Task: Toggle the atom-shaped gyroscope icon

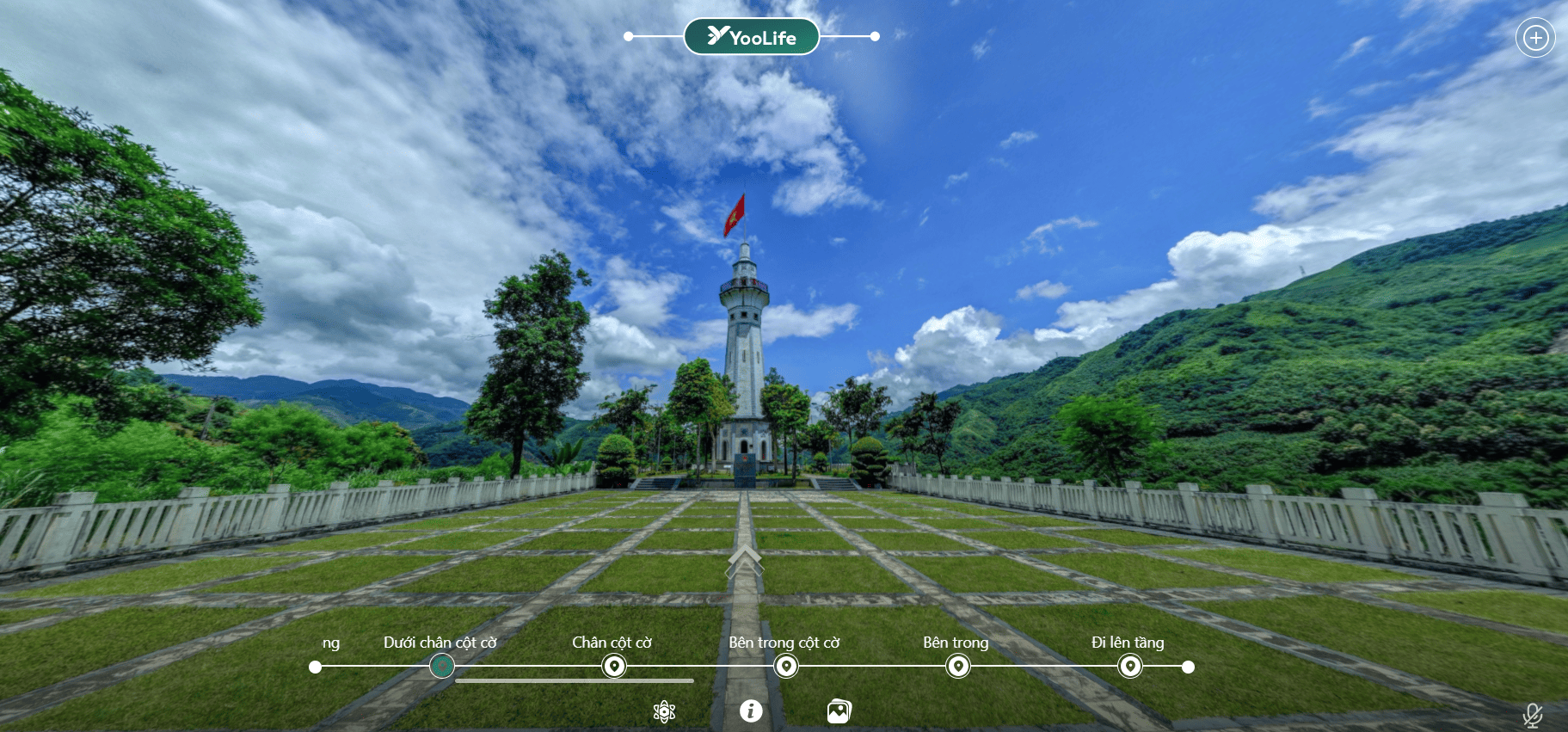Action: tap(664, 711)
